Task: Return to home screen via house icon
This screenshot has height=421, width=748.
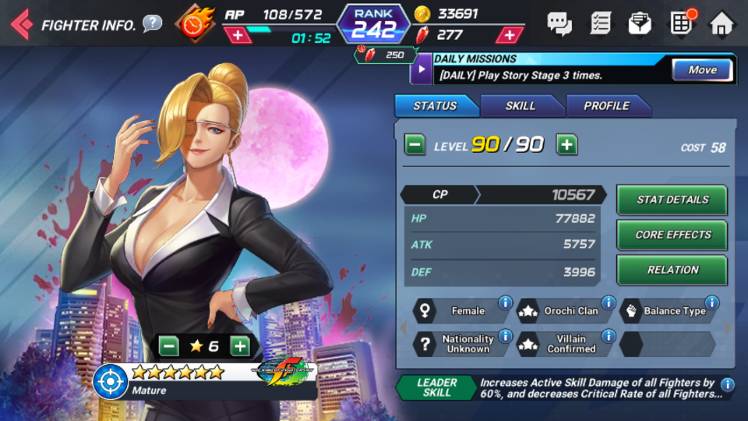Action: click(721, 23)
